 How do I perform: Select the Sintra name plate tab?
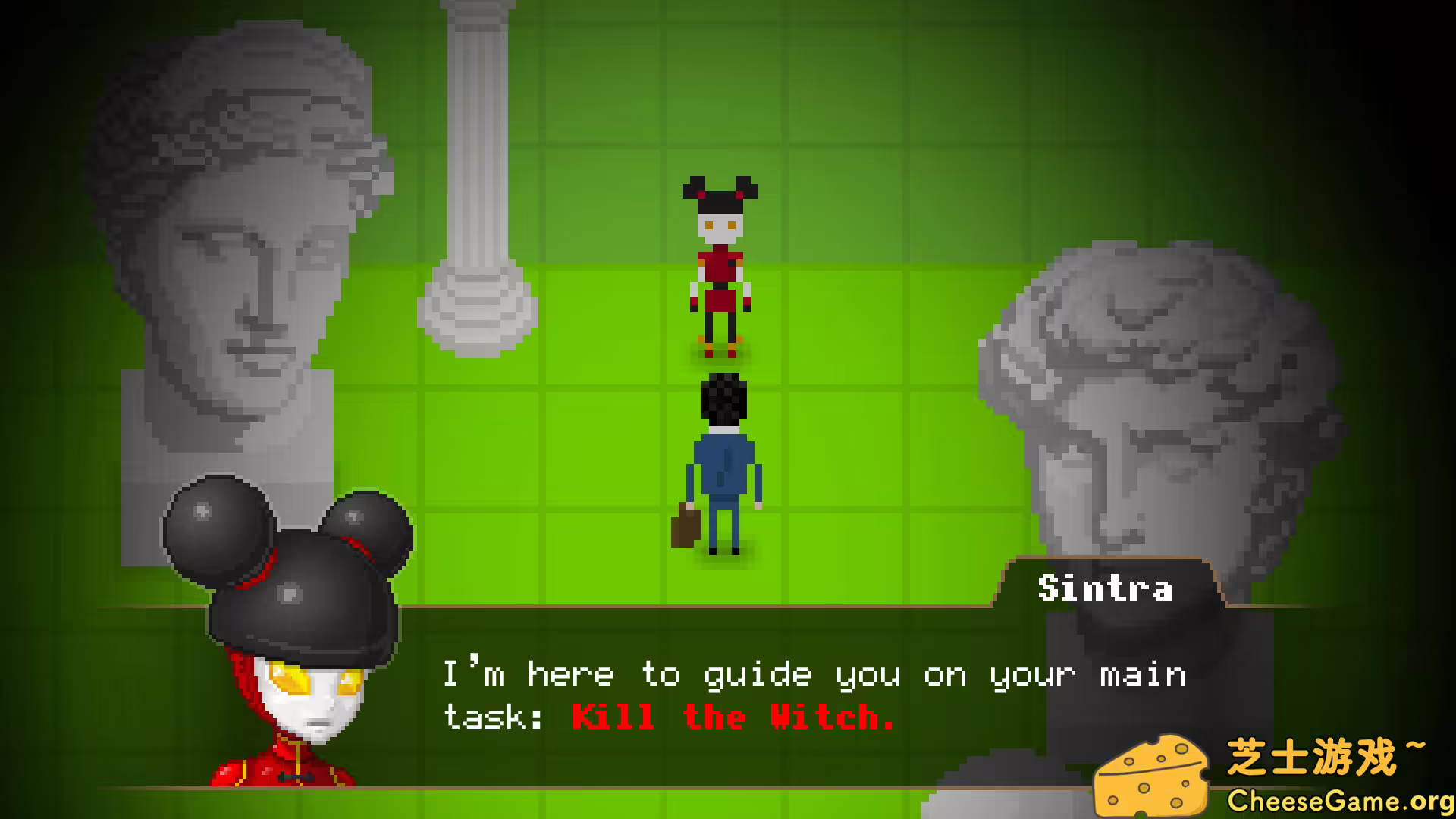coord(1105,589)
